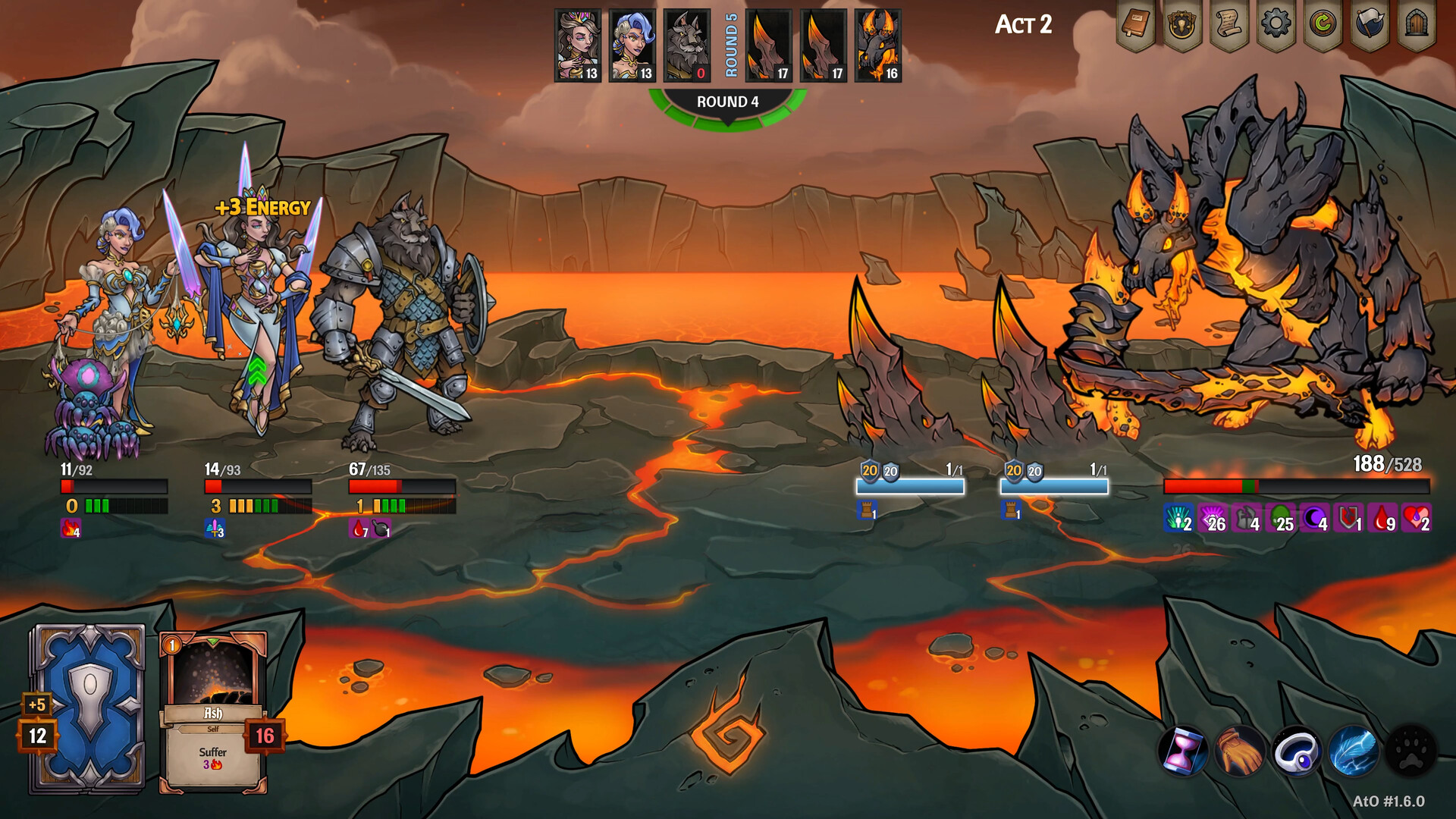This screenshot has height=819, width=1456.
Task: Select the silver sapphire ring icon
Action: [1297, 752]
